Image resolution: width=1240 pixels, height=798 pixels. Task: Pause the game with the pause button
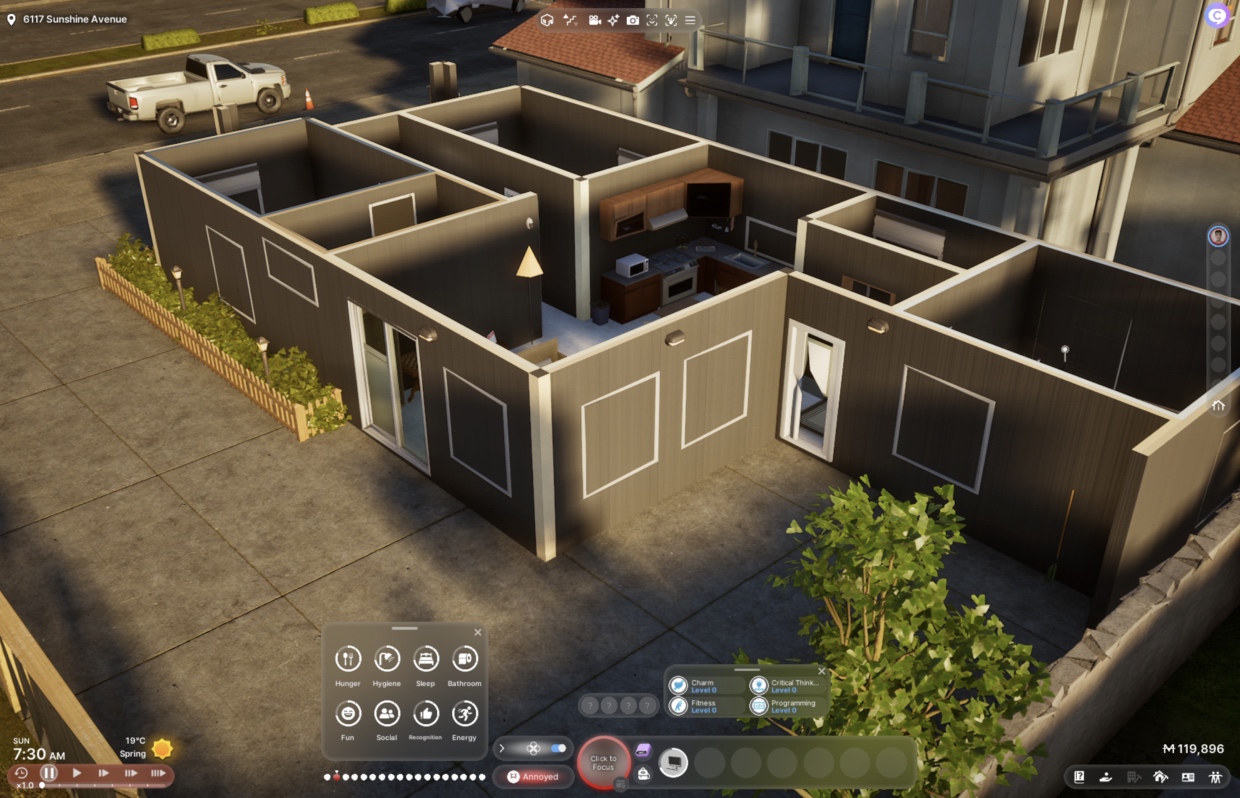(x=49, y=773)
